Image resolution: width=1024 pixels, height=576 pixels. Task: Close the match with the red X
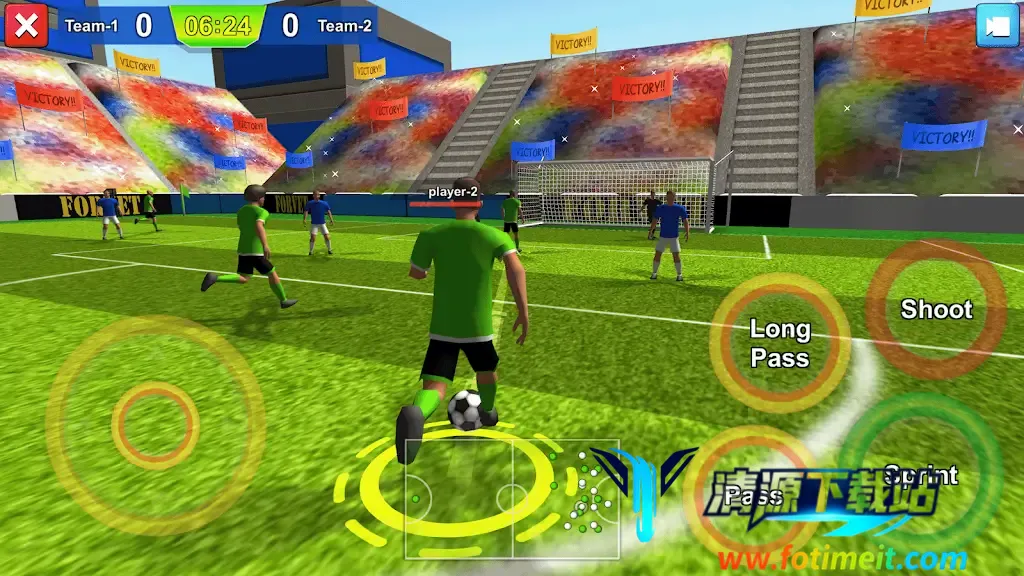(26, 25)
